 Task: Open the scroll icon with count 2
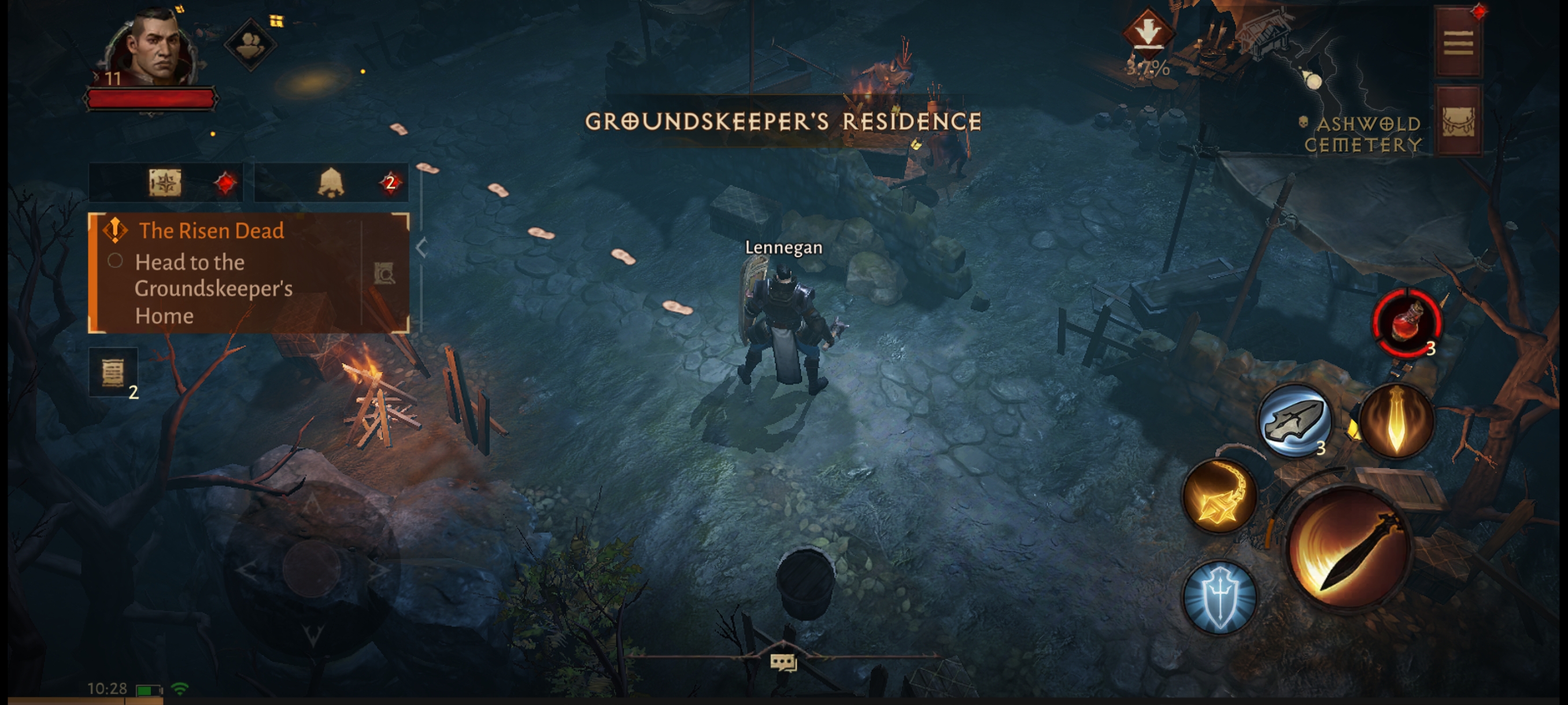[113, 372]
